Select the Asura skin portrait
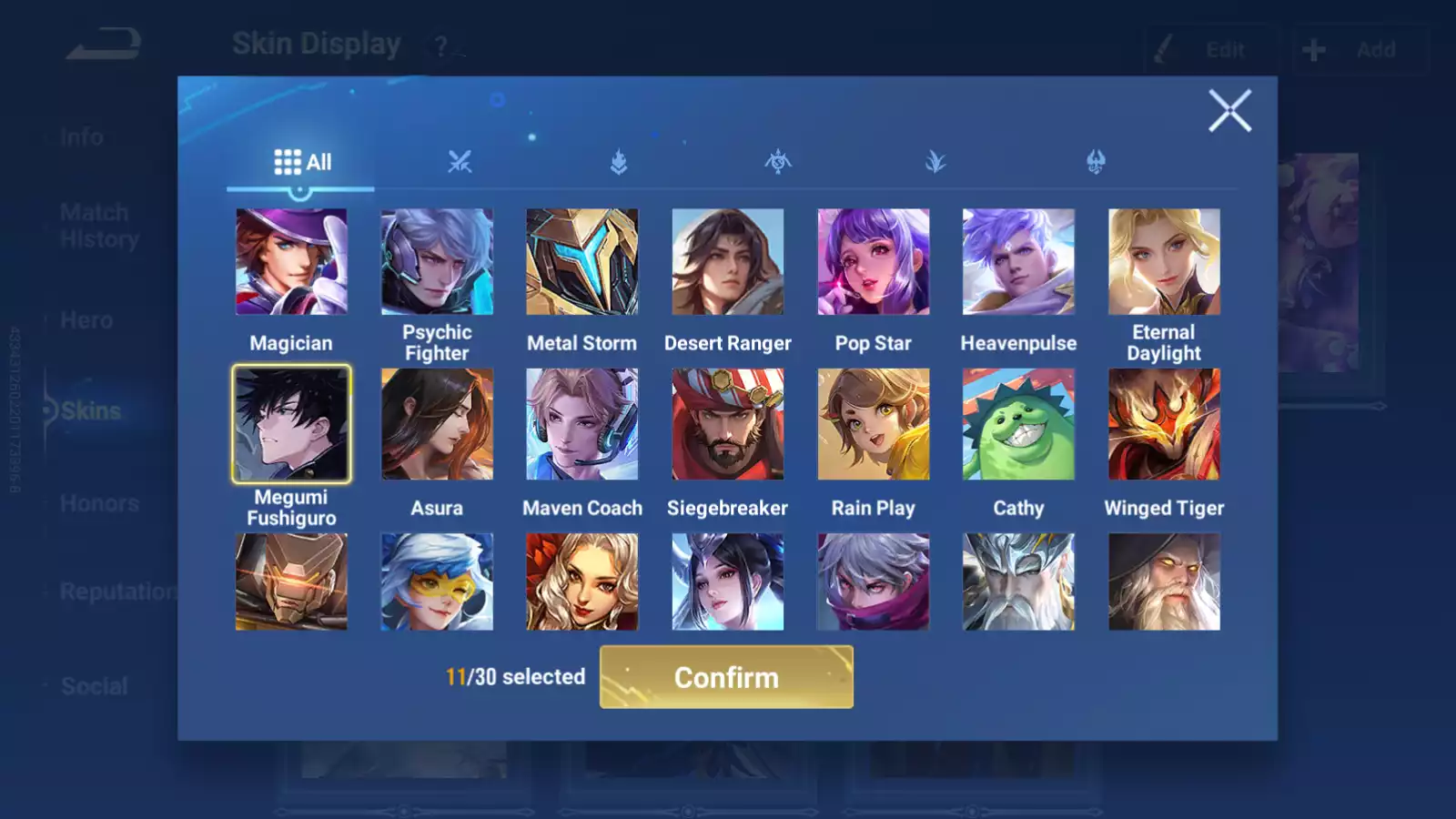The width and height of the screenshot is (1456, 819). (437, 424)
